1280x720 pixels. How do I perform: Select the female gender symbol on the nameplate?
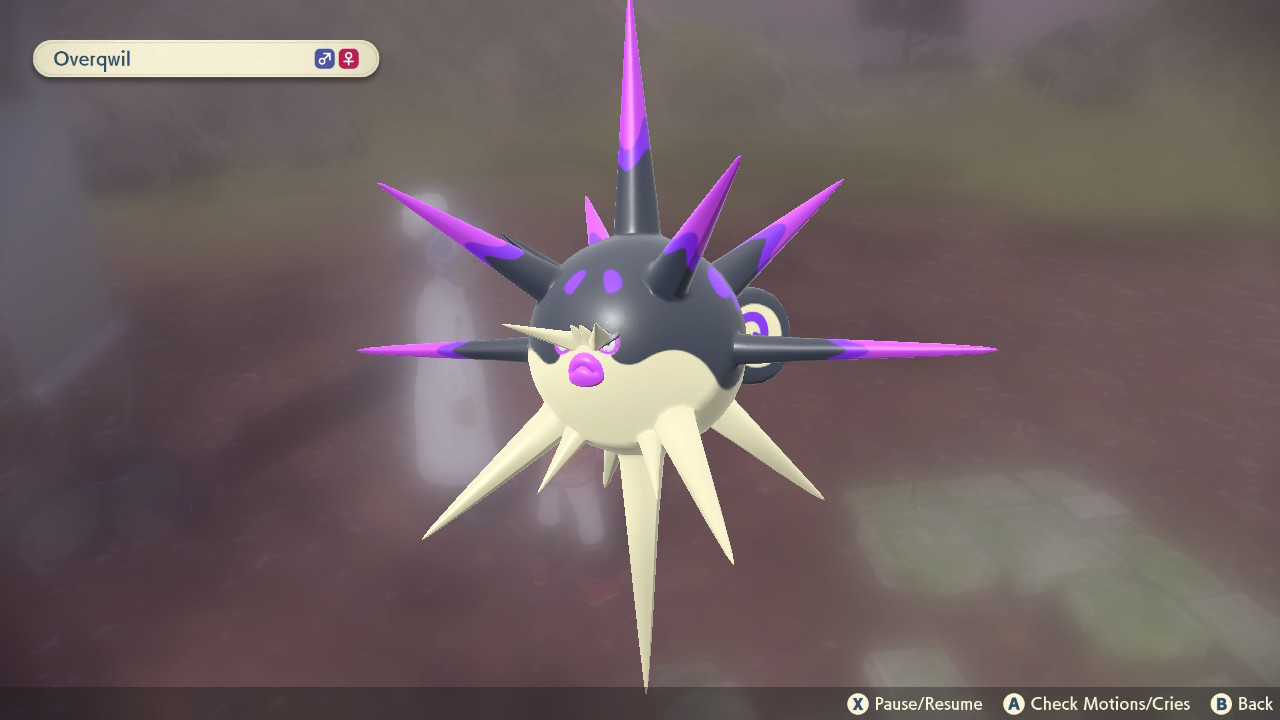coord(348,59)
